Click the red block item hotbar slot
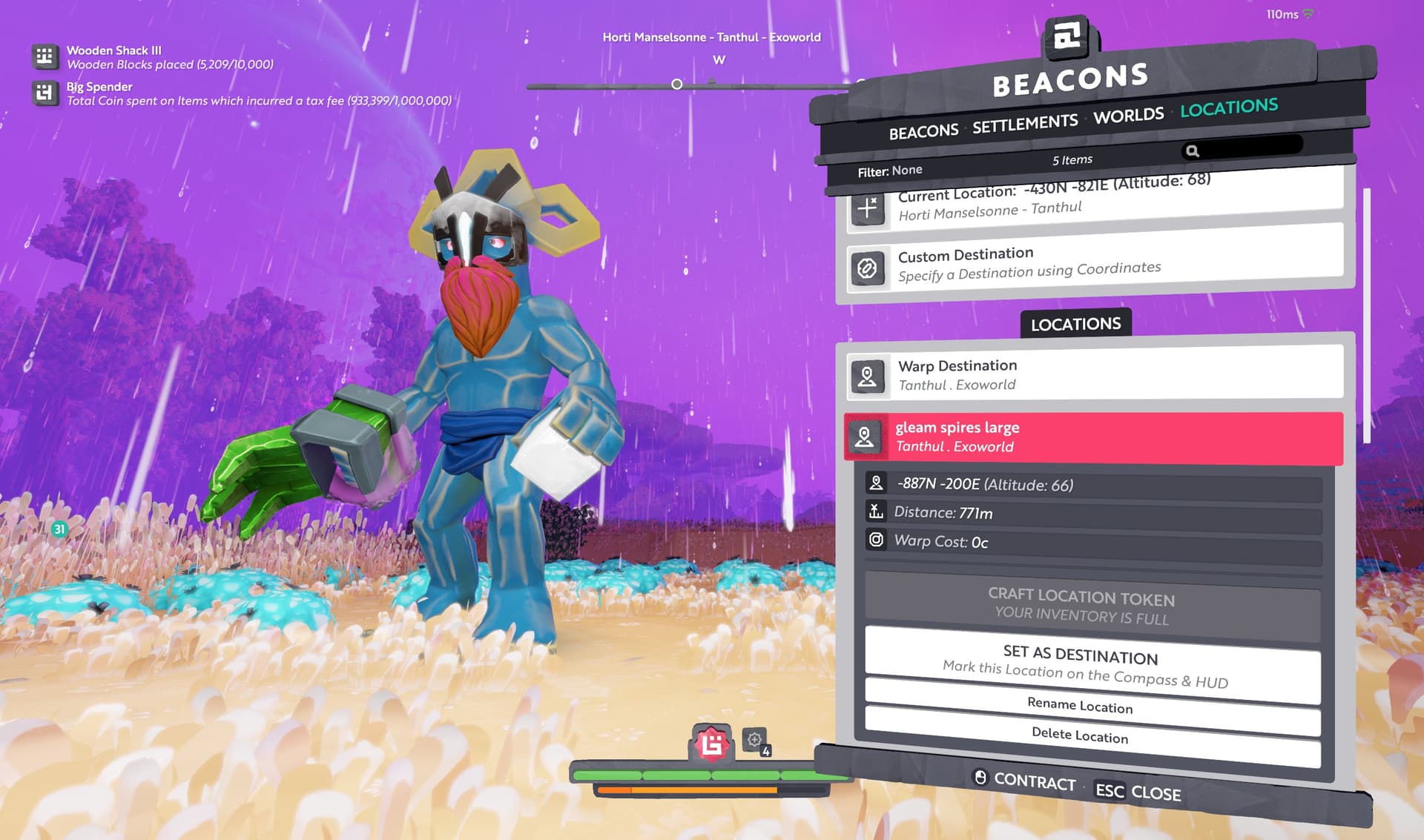The image size is (1424, 840). pos(712,742)
